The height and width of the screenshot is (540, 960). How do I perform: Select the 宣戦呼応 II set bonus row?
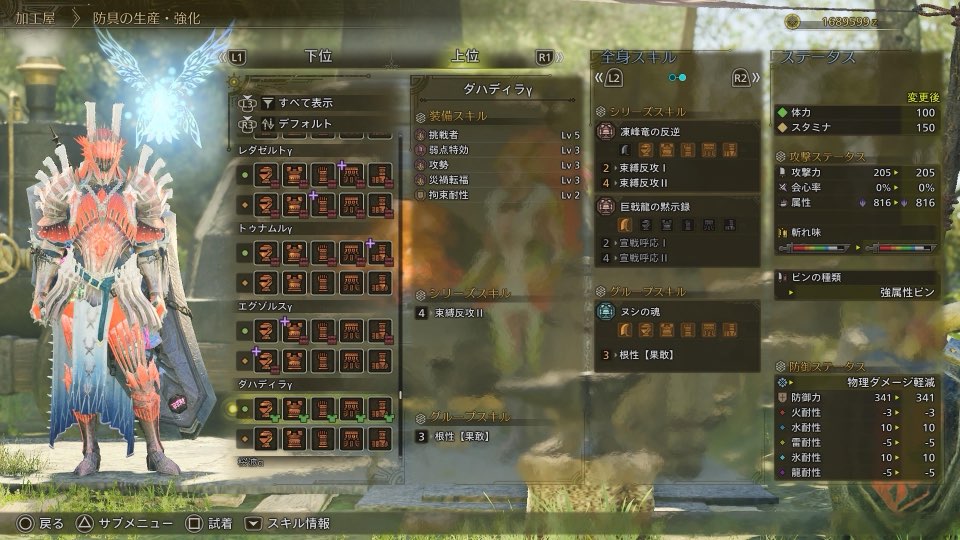point(677,258)
